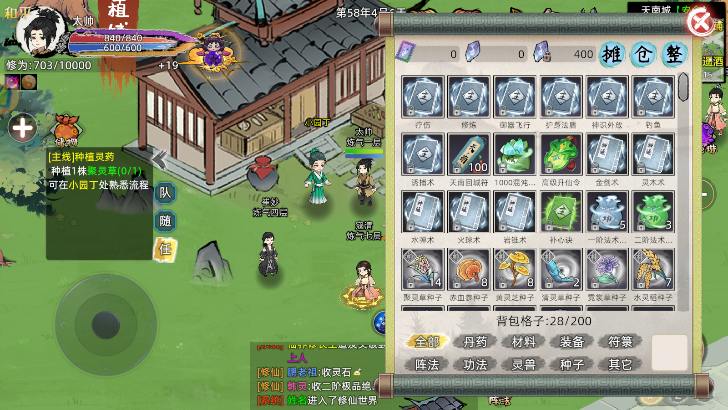
Task: Show only 种子 seeds in the bag
Action: coord(572,364)
